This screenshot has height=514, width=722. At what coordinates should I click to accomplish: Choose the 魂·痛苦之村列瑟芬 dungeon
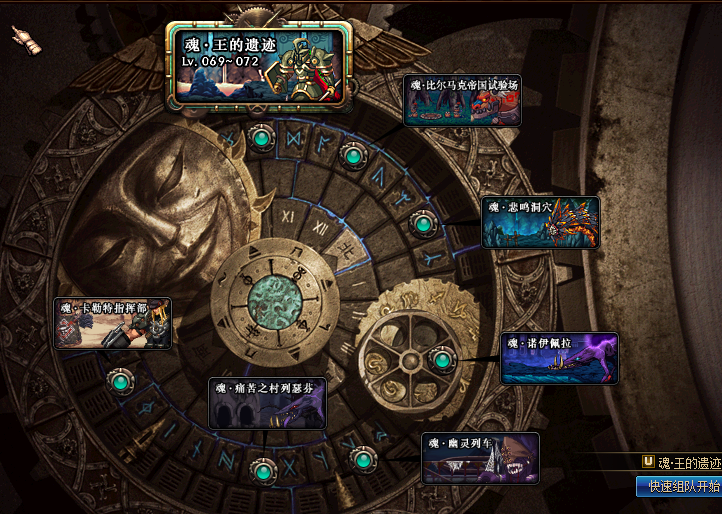point(267,403)
